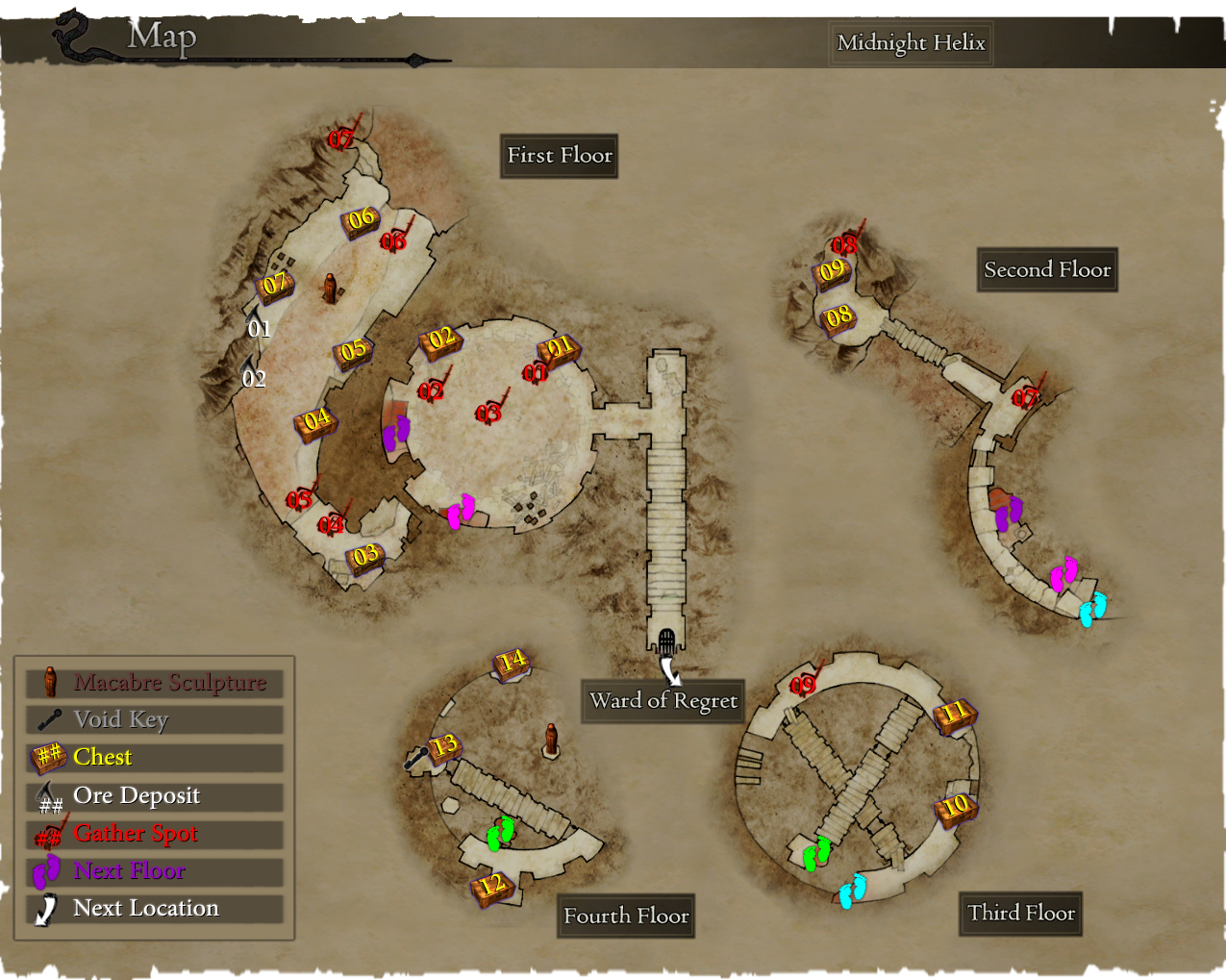This screenshot has width=1226, height=980.
Task: Select chest marker 14 on the map
Action: [512, 662]
